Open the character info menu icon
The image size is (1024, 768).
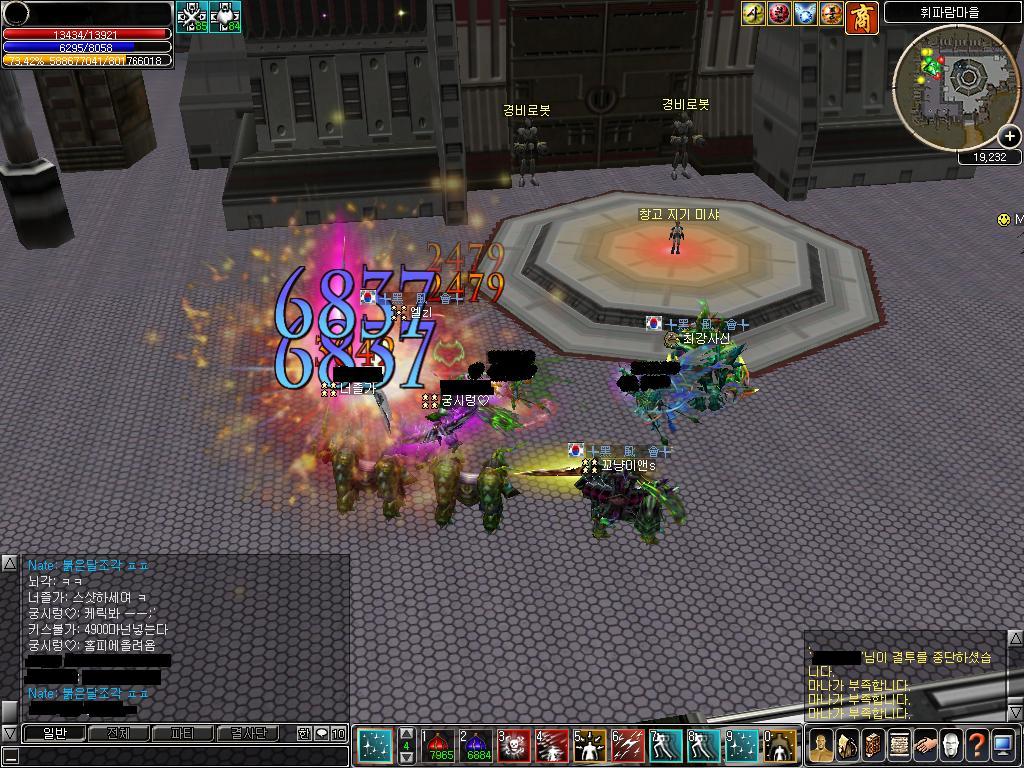(821, 745)
